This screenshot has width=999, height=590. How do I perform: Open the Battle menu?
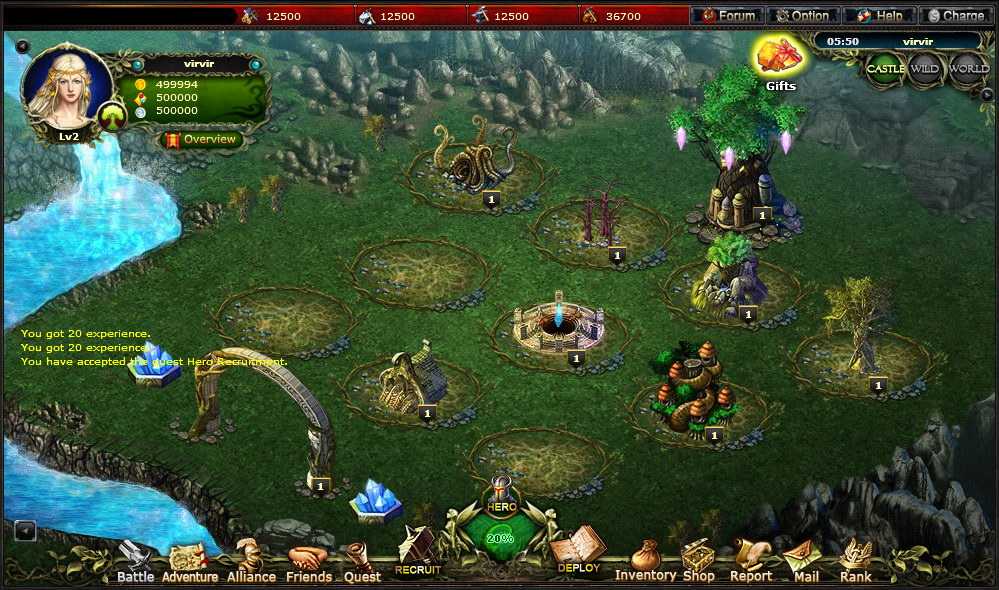pos(135,563)
